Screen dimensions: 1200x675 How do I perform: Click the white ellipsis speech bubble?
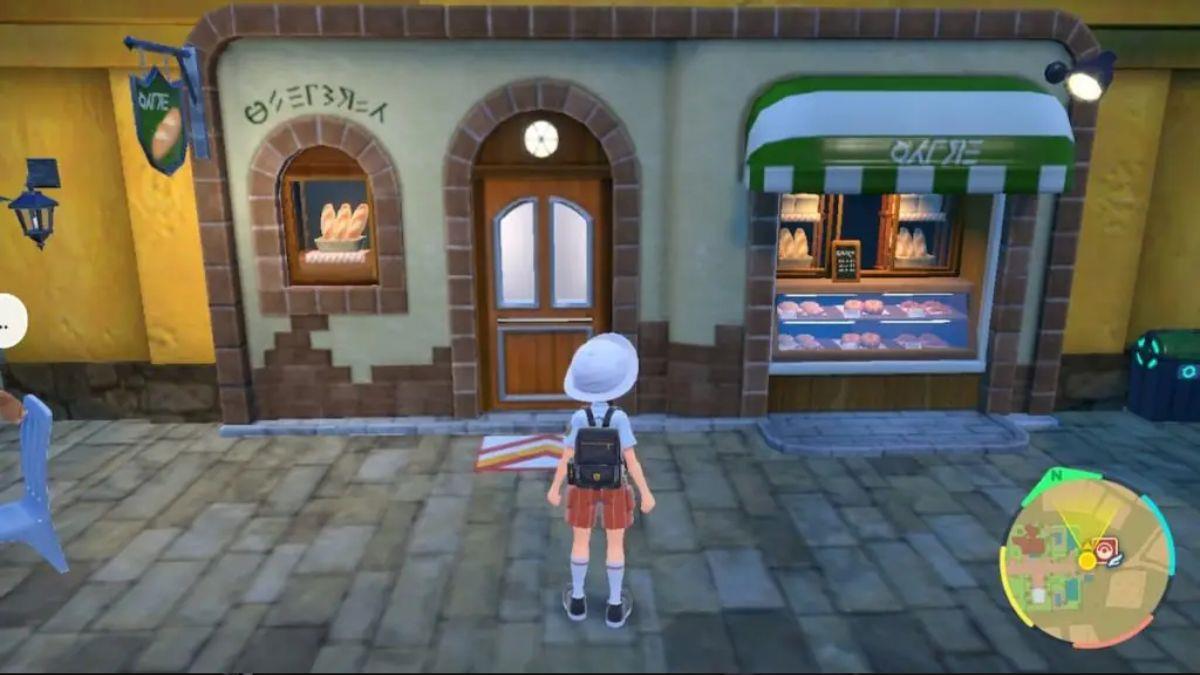10,321
